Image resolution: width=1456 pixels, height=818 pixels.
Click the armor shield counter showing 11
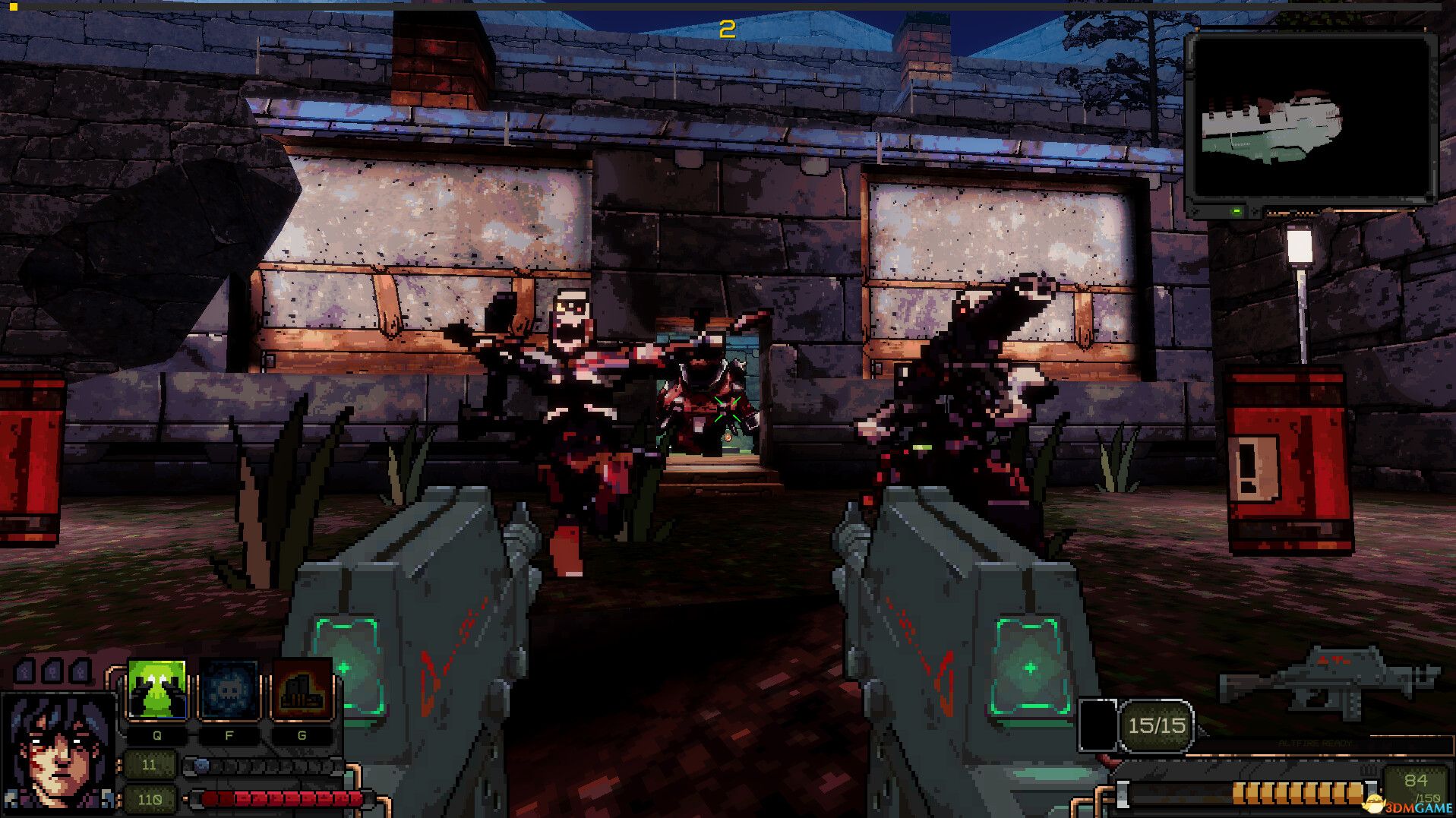(151, 766)
